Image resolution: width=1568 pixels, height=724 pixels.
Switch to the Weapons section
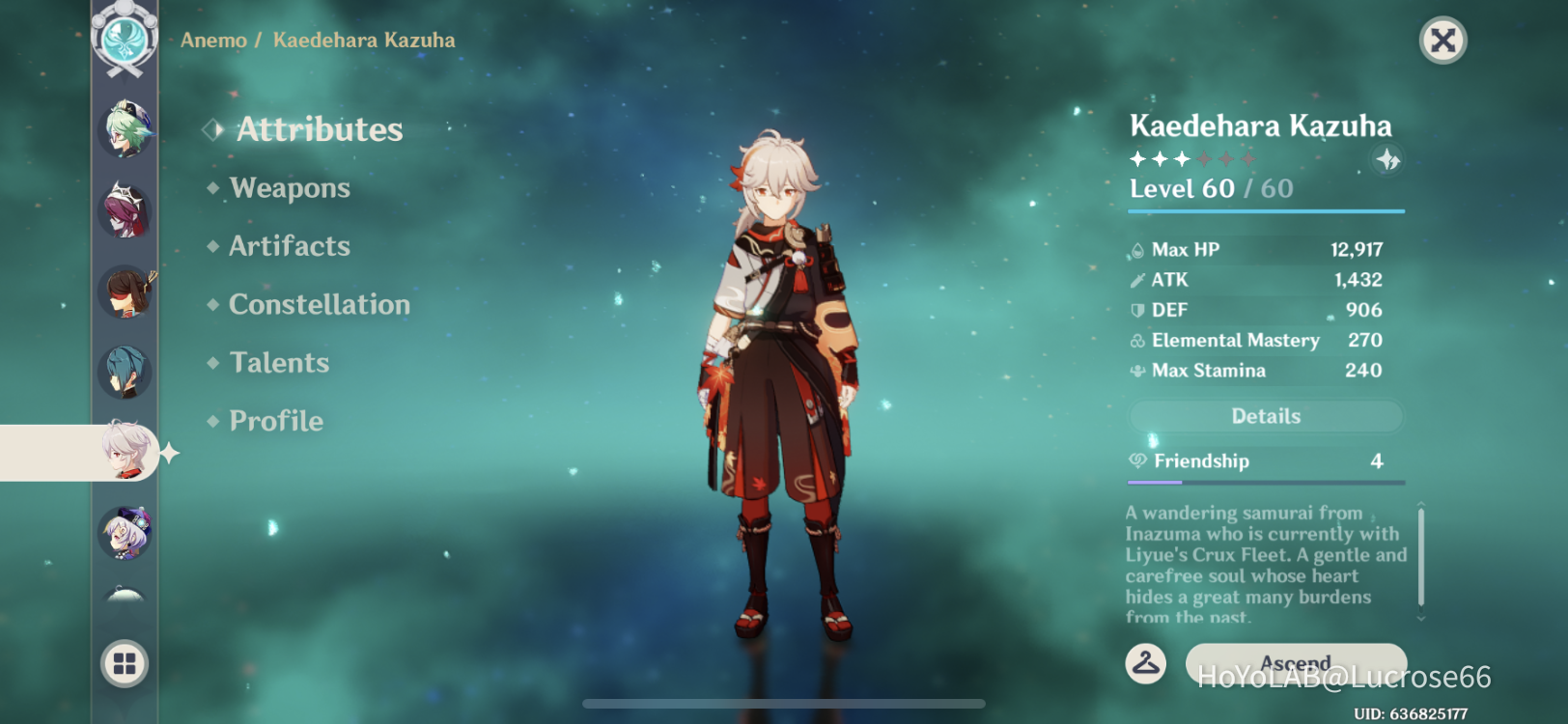click(290, 188)
